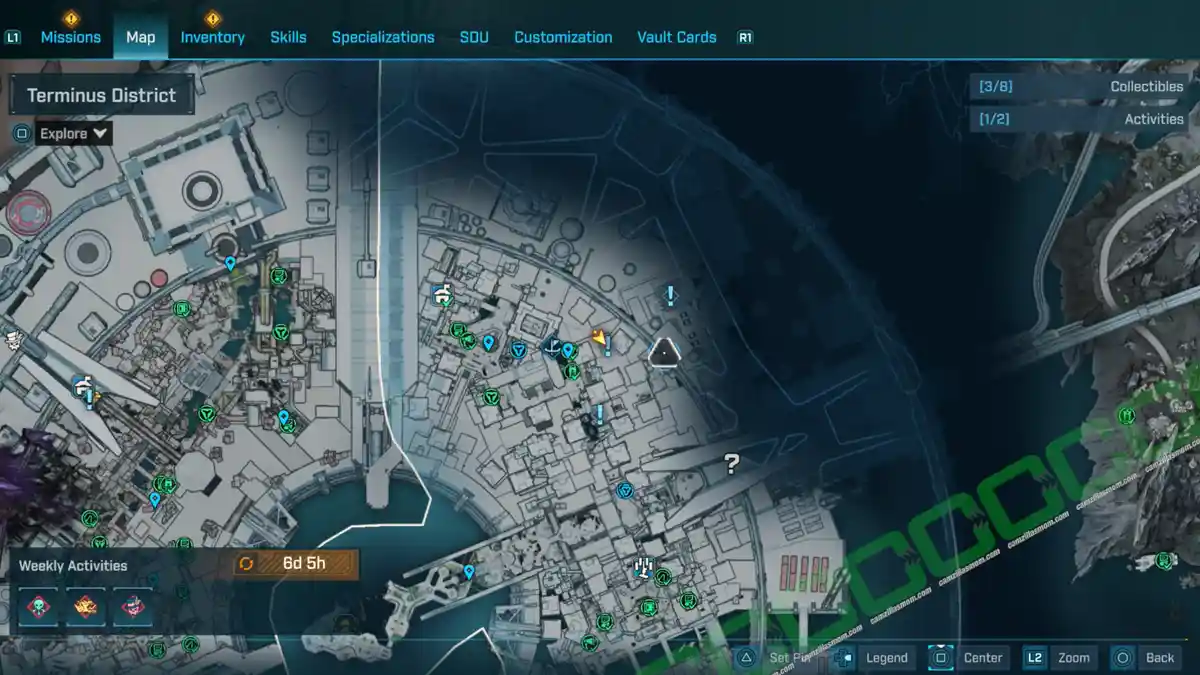View the Vault Cards tab

click(x=677, y=37)
